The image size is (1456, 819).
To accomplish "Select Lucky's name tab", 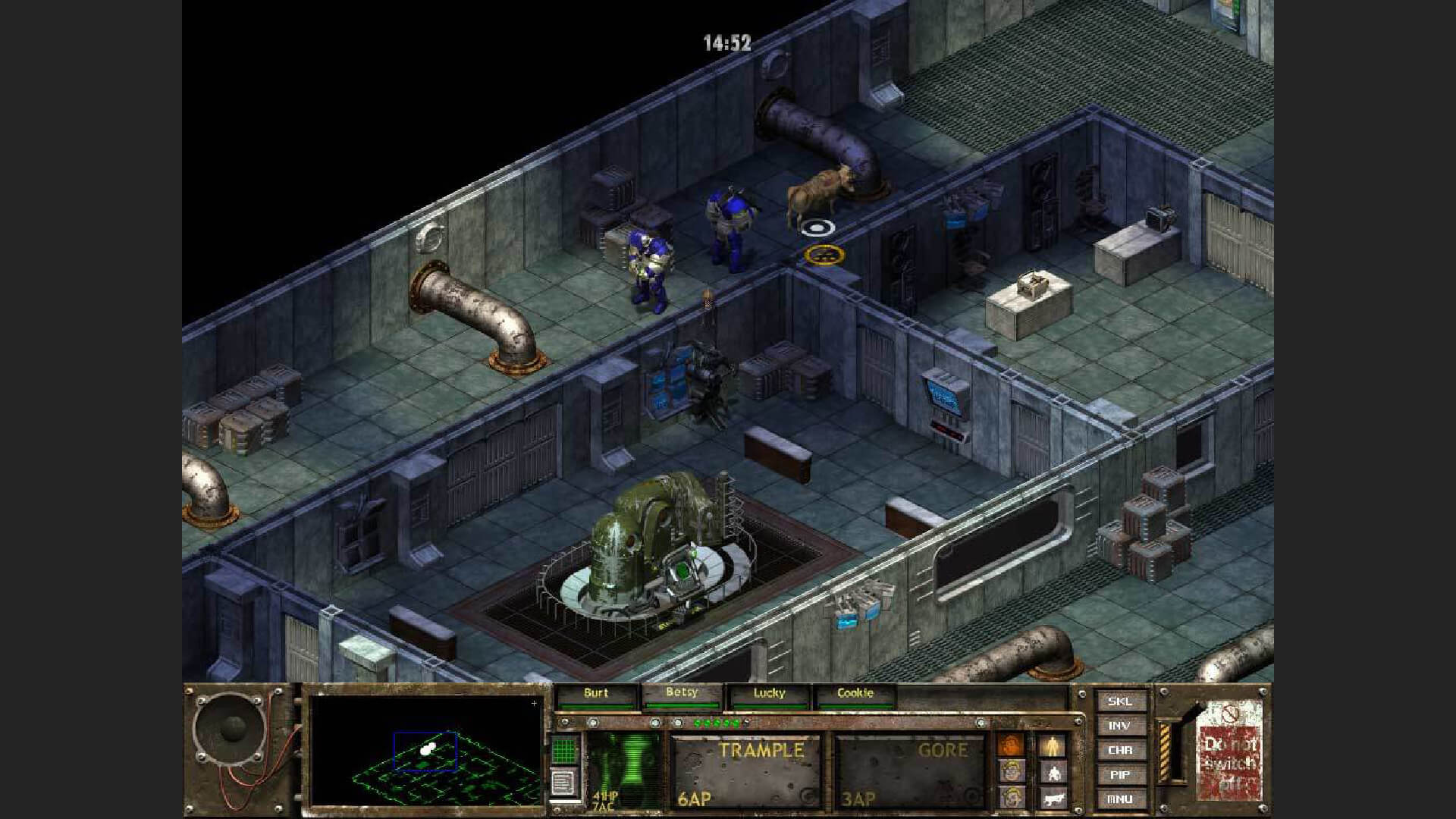I will pos(770,693).
